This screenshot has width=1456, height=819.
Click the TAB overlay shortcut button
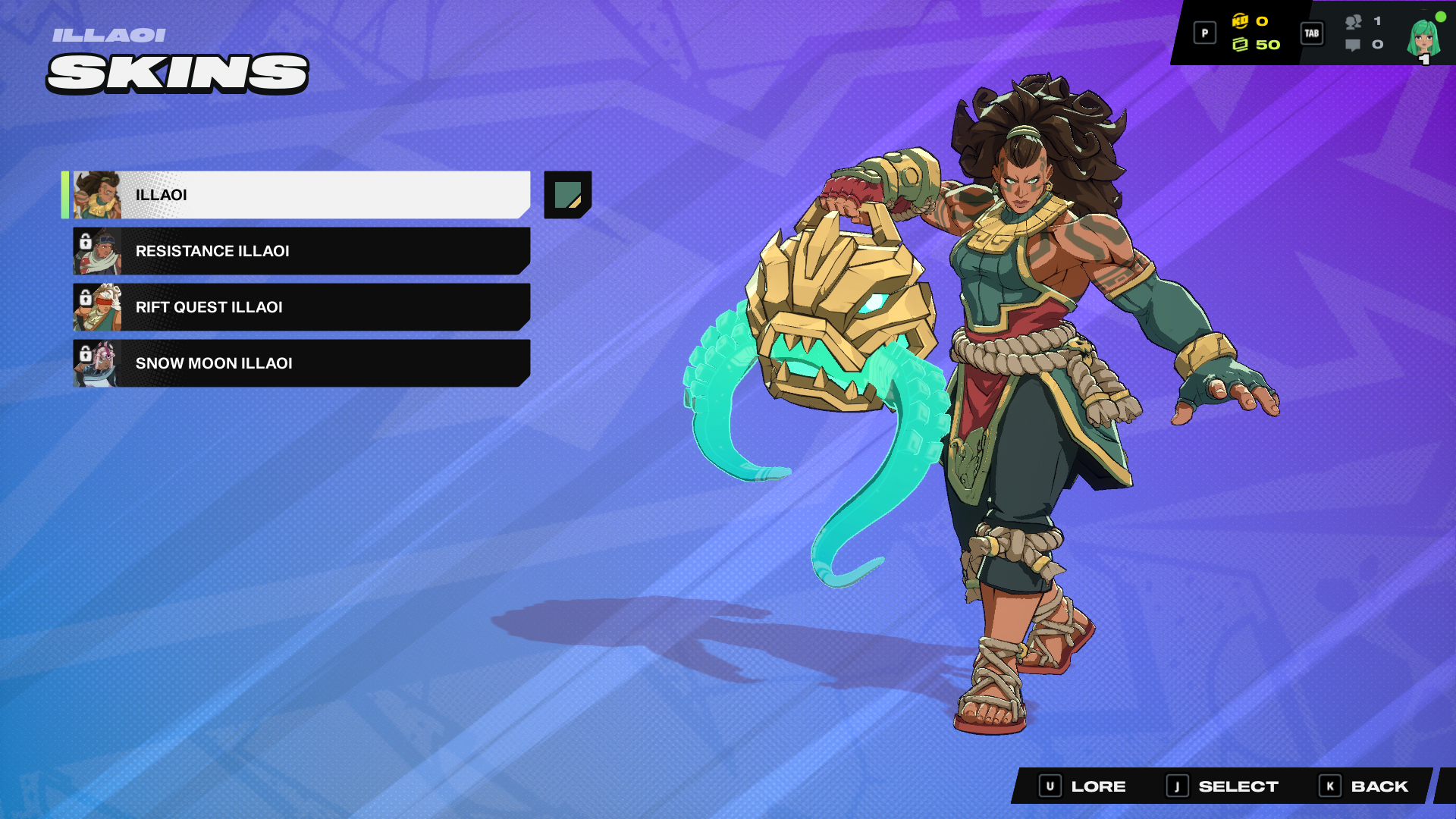(x=1311, y=34)
